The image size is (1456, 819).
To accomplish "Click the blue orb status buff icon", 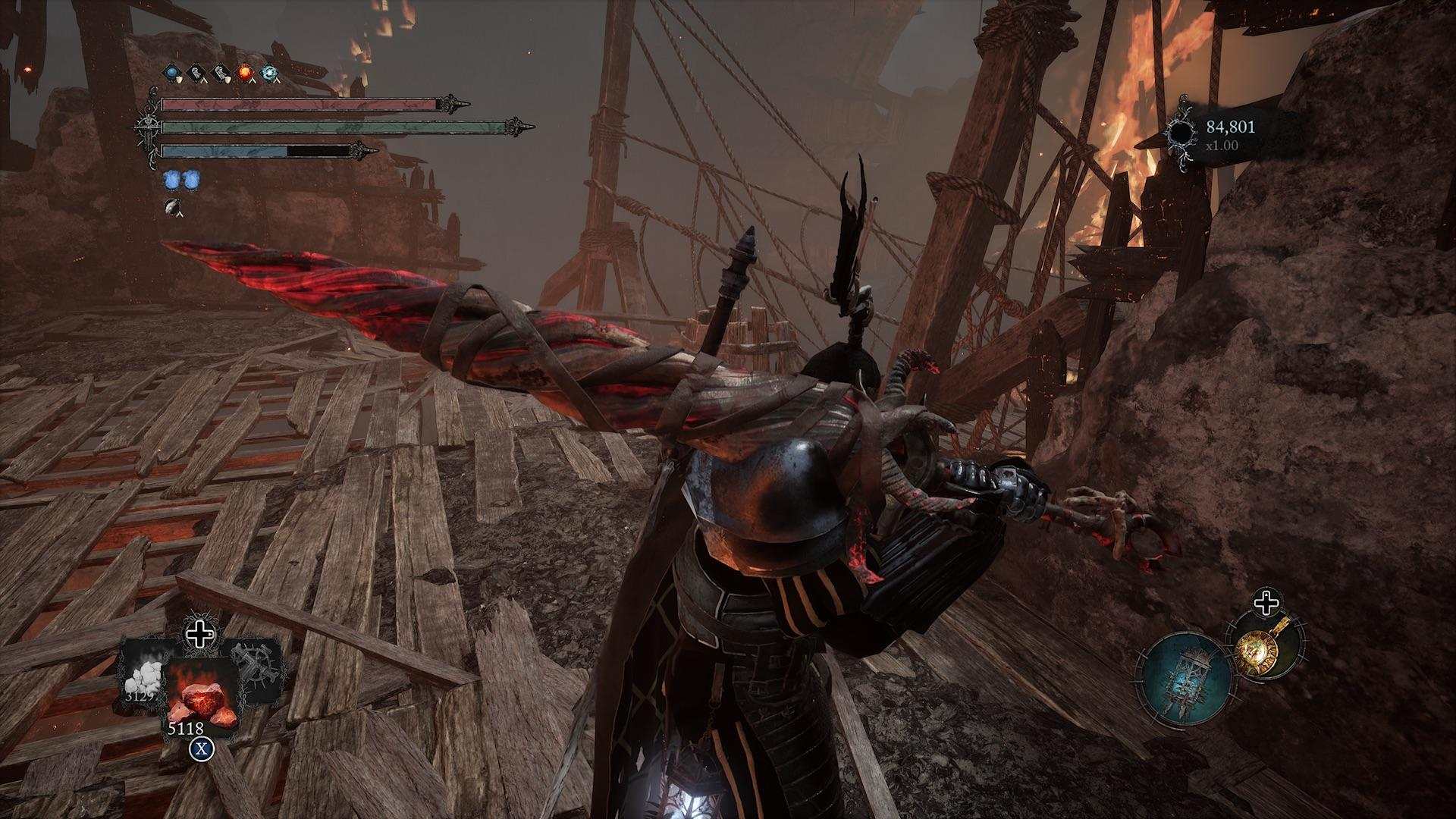I will tap(173, 73).
